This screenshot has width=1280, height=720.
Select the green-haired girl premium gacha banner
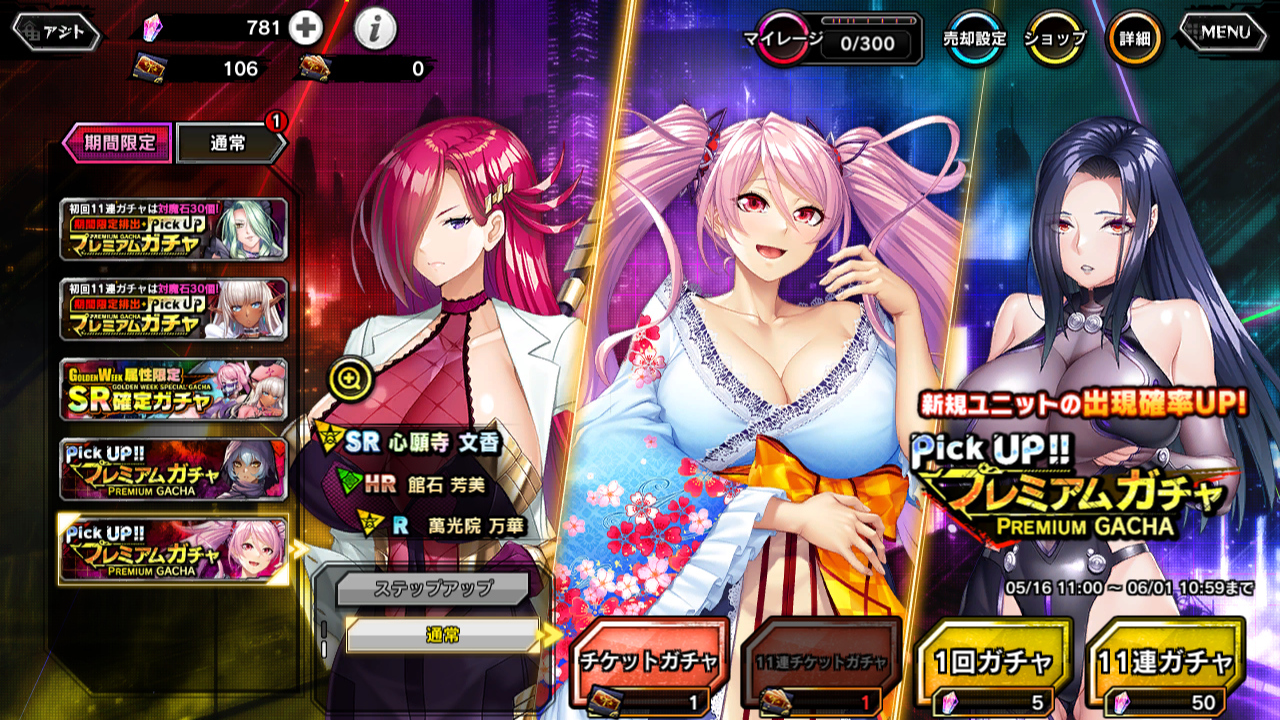pyautogui.click(x=174, y=230)
